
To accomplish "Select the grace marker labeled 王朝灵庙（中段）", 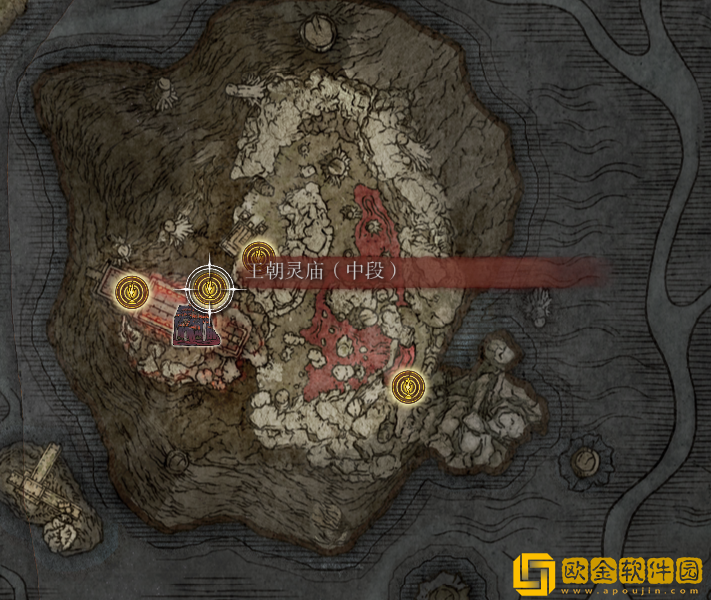I will [209, 289].
